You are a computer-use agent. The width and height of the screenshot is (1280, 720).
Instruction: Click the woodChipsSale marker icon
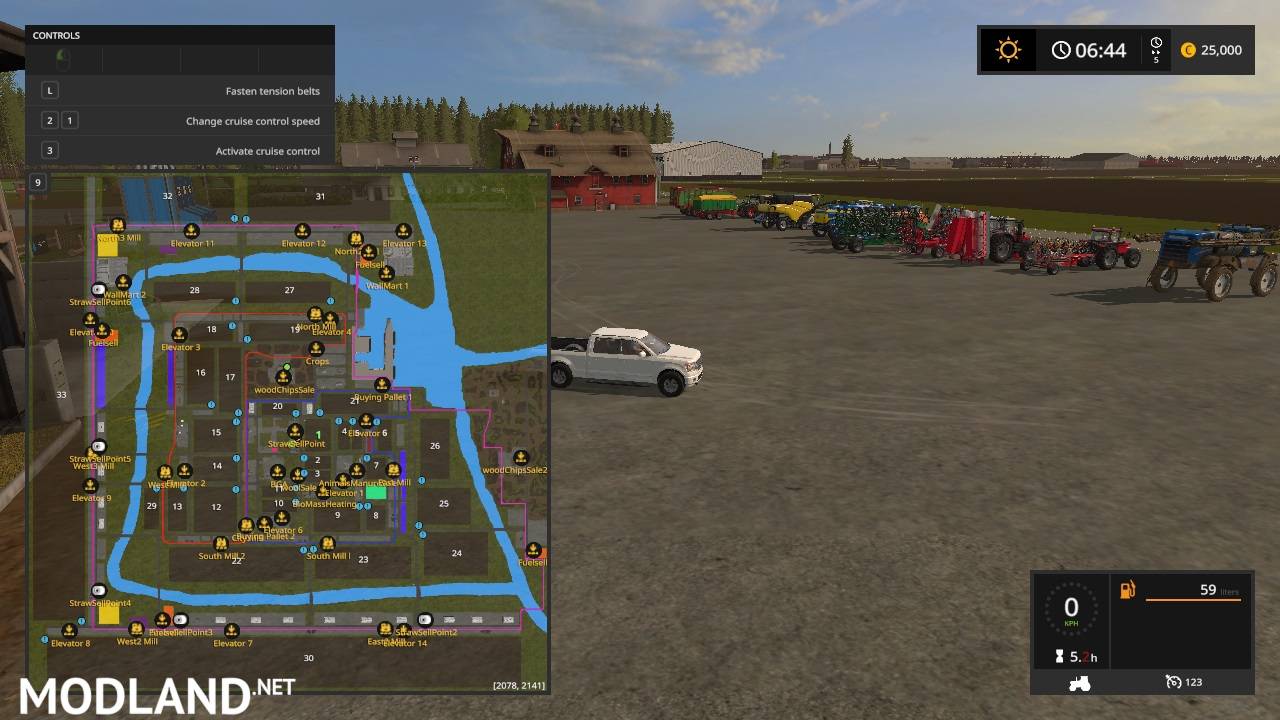pos(282,378)
